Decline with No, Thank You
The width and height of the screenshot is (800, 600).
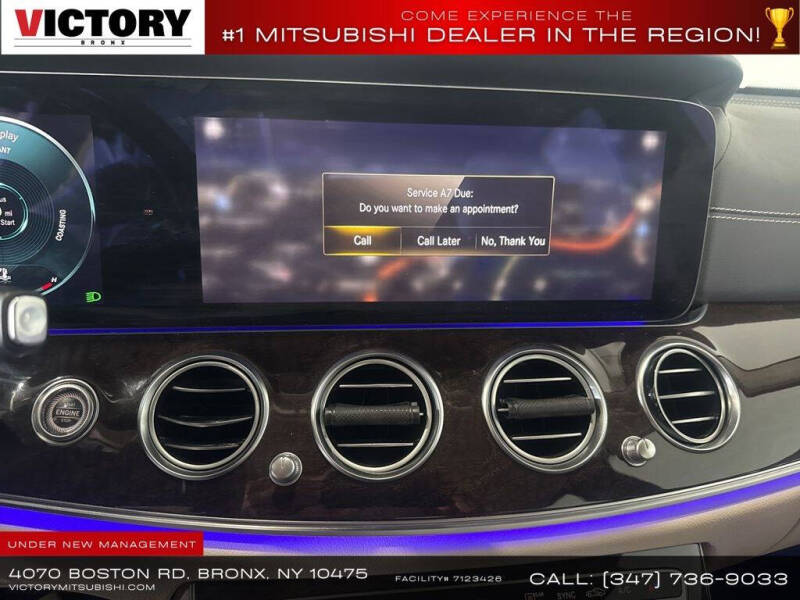pyautogui.click(x=513, y=241)
